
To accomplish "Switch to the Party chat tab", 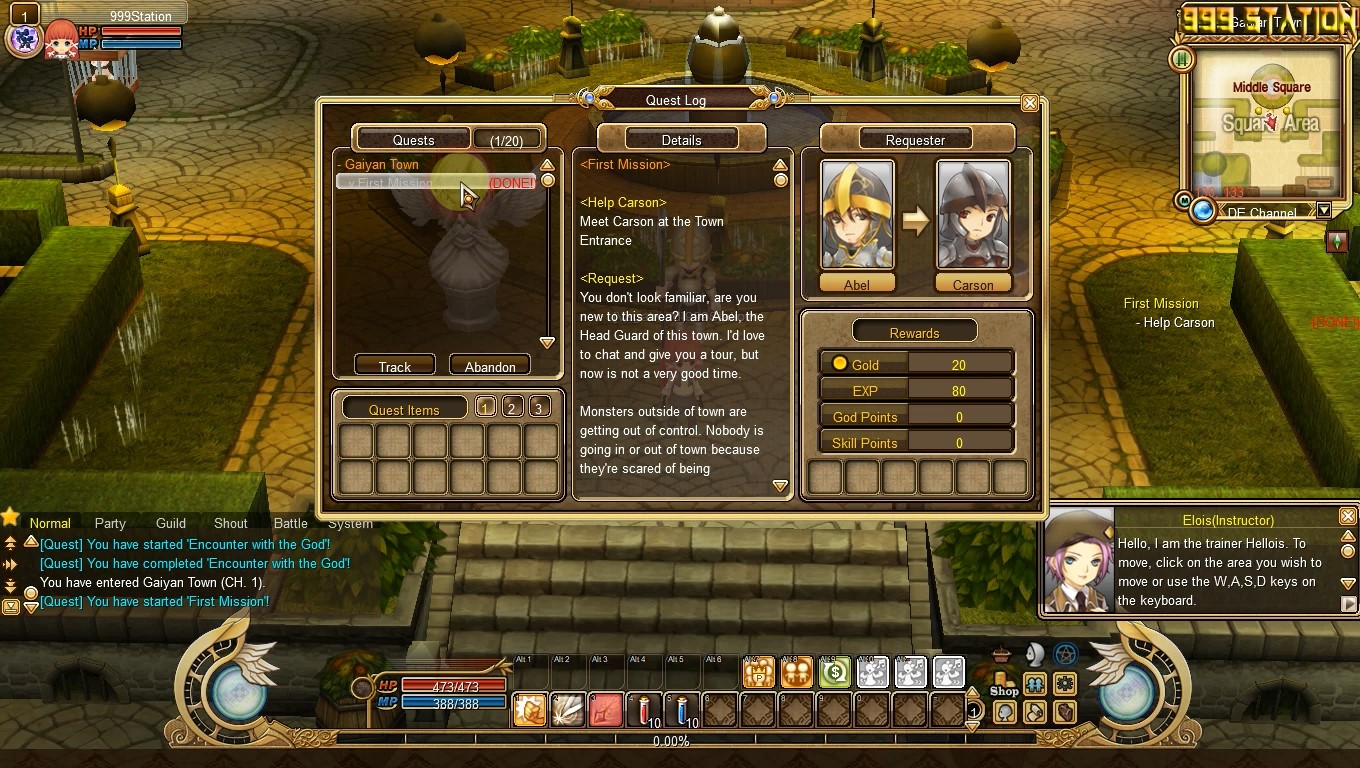I will (110, 523).
